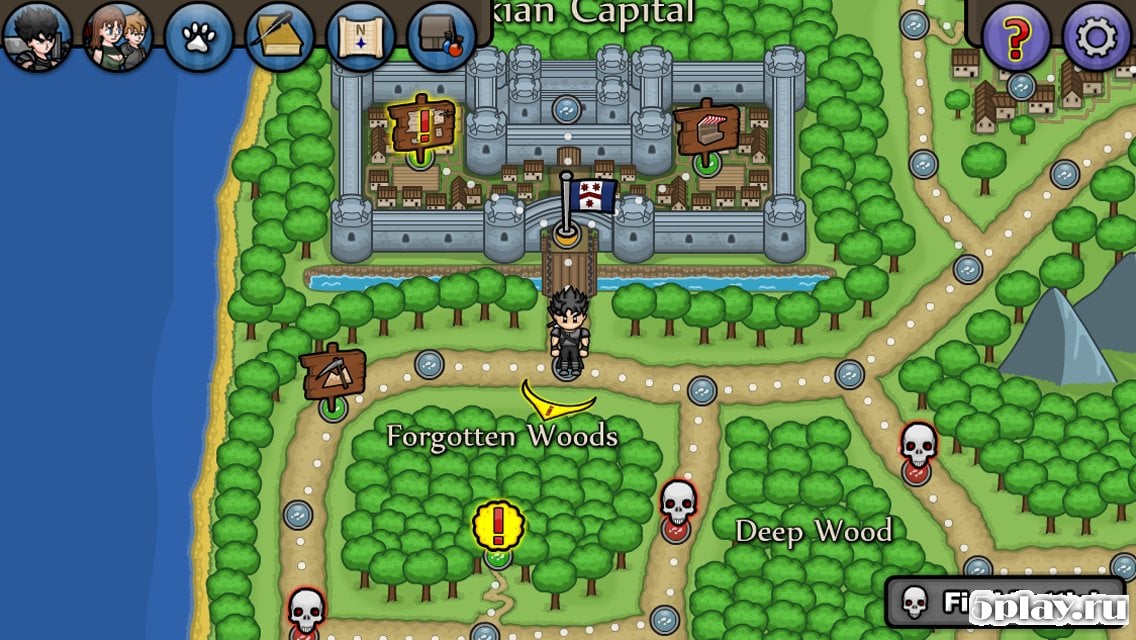
Task: Open the paw print pets menu
Action: (x=199, y=37)
